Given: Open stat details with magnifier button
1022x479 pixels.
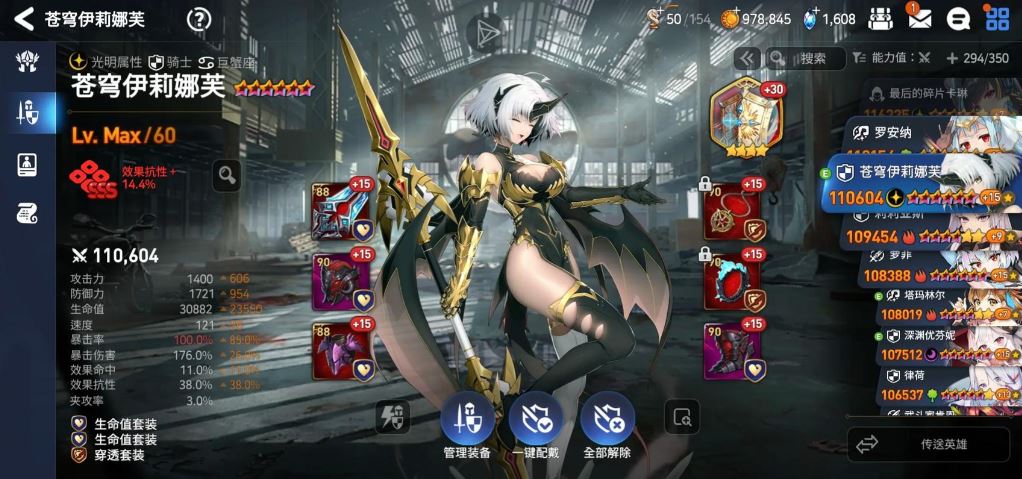Looking at the screenshot, I should tap(227, 176).
